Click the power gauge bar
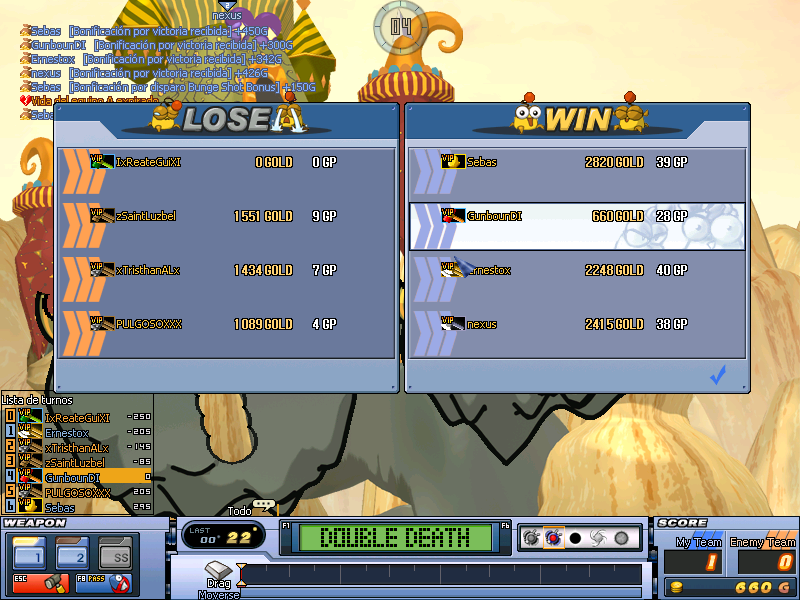Image resolution: width=800 pixels, height=600 pixels. [x=440, y=574]
